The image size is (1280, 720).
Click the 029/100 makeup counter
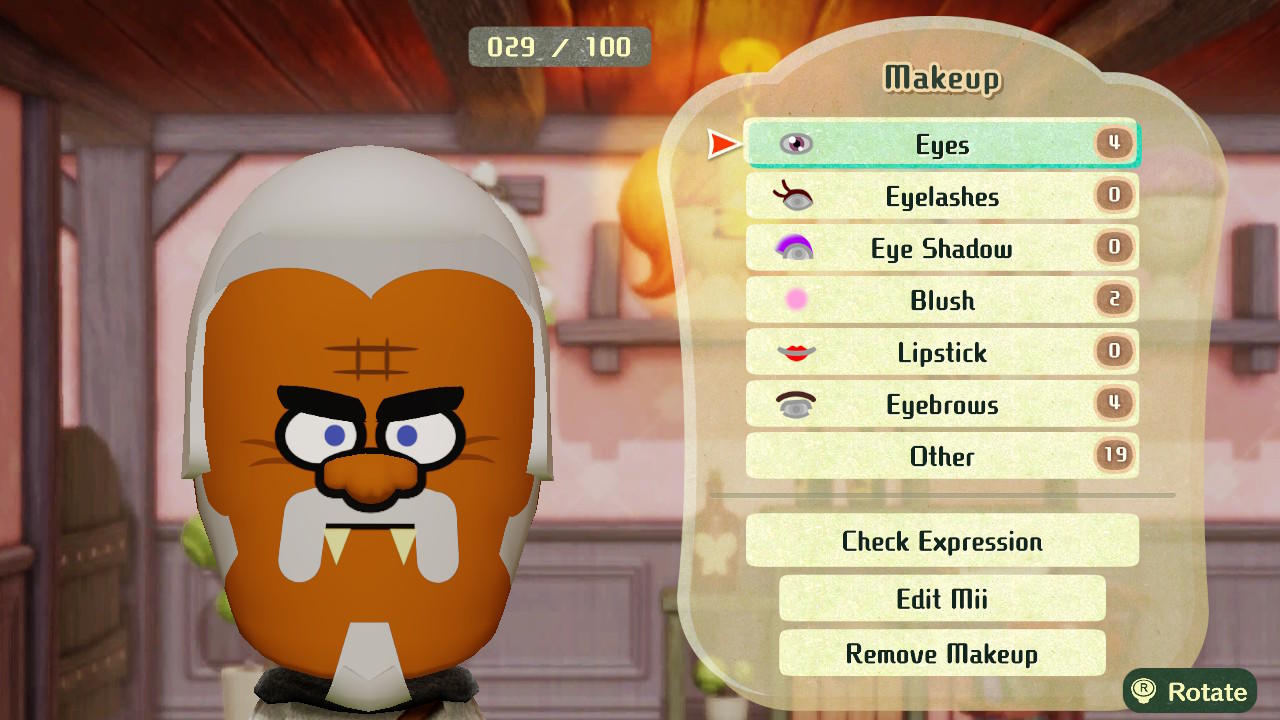(560, 46)
